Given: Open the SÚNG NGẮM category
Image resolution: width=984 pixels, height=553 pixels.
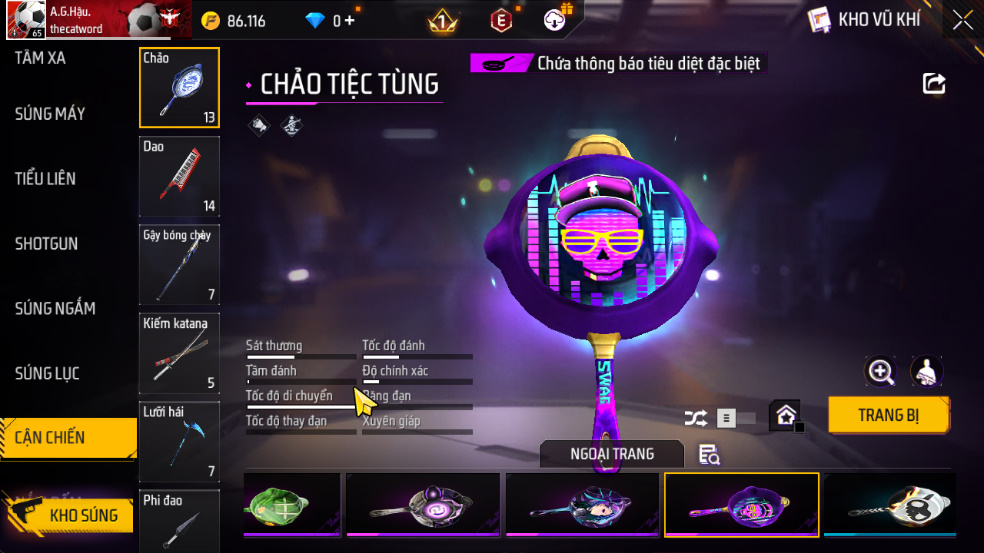Looking at the screenshot, I should point(55,308).
